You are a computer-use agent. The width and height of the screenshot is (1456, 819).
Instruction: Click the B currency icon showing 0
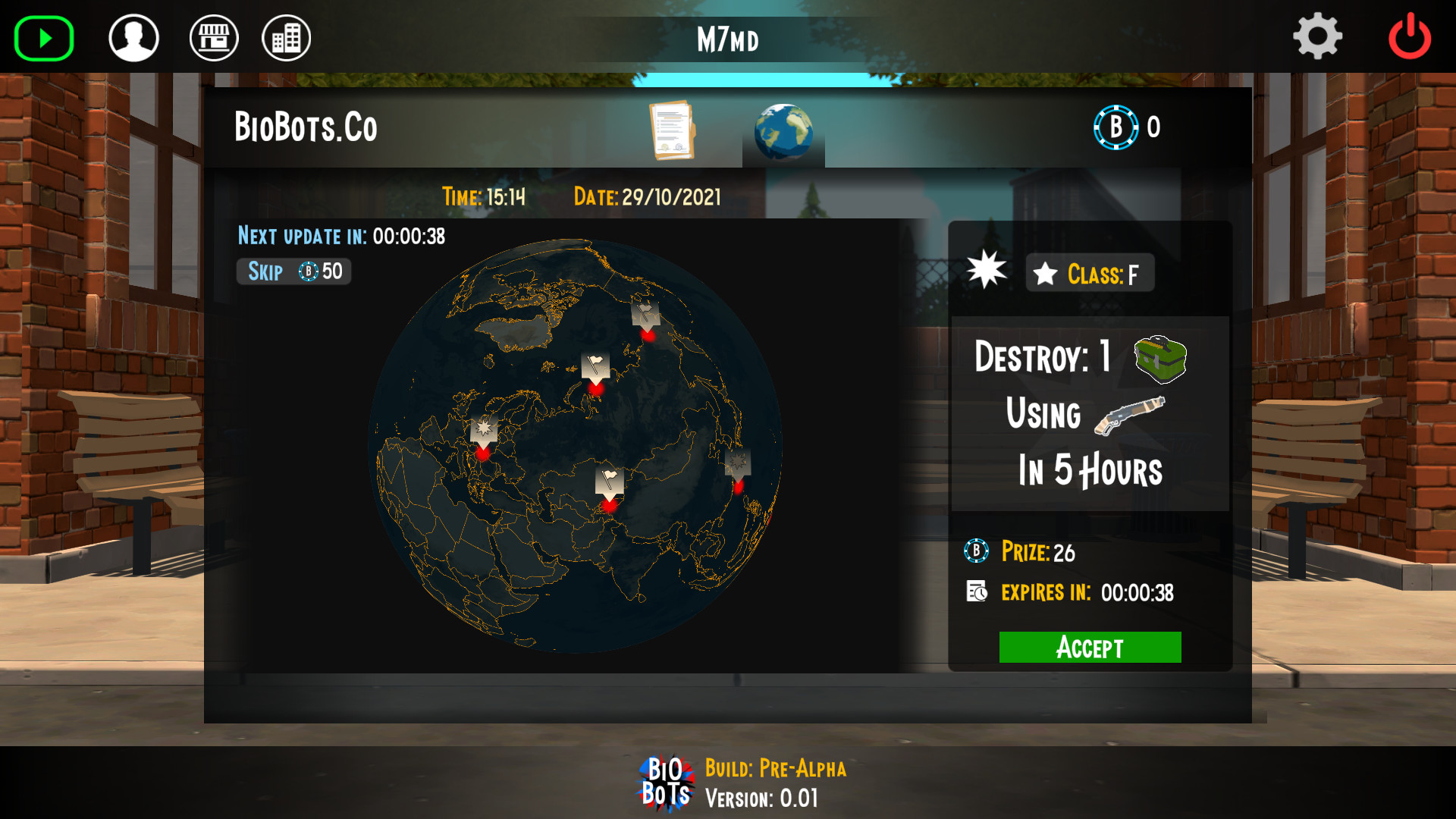coord(1114,127)
